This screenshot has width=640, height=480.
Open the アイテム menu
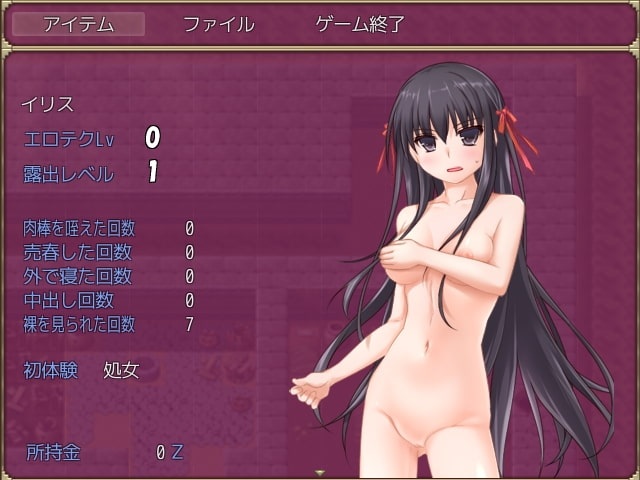(77, 25)
